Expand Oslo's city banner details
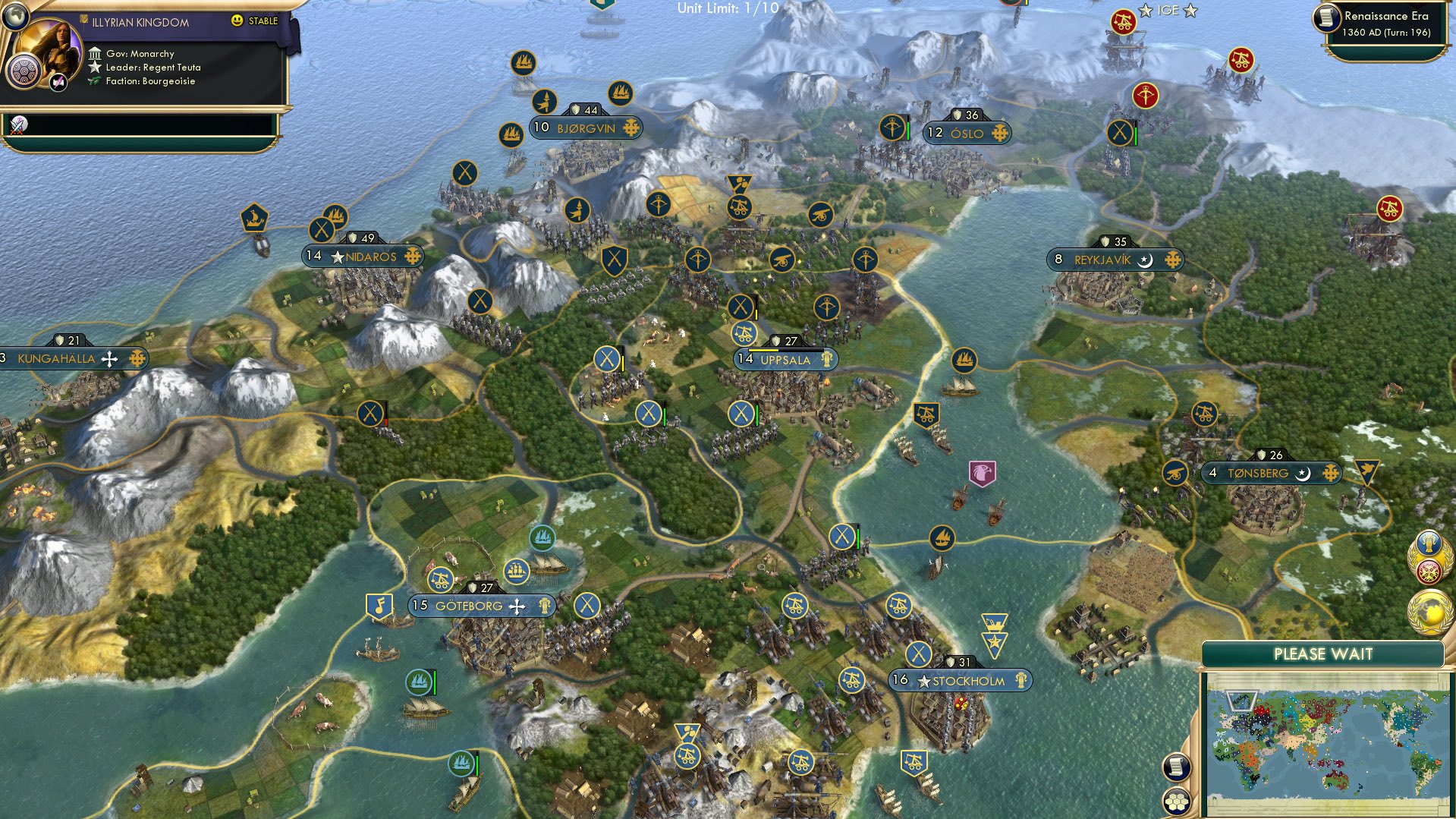Image resolution: width=1456 pixels, height=819 pixels. click(965, 132)
